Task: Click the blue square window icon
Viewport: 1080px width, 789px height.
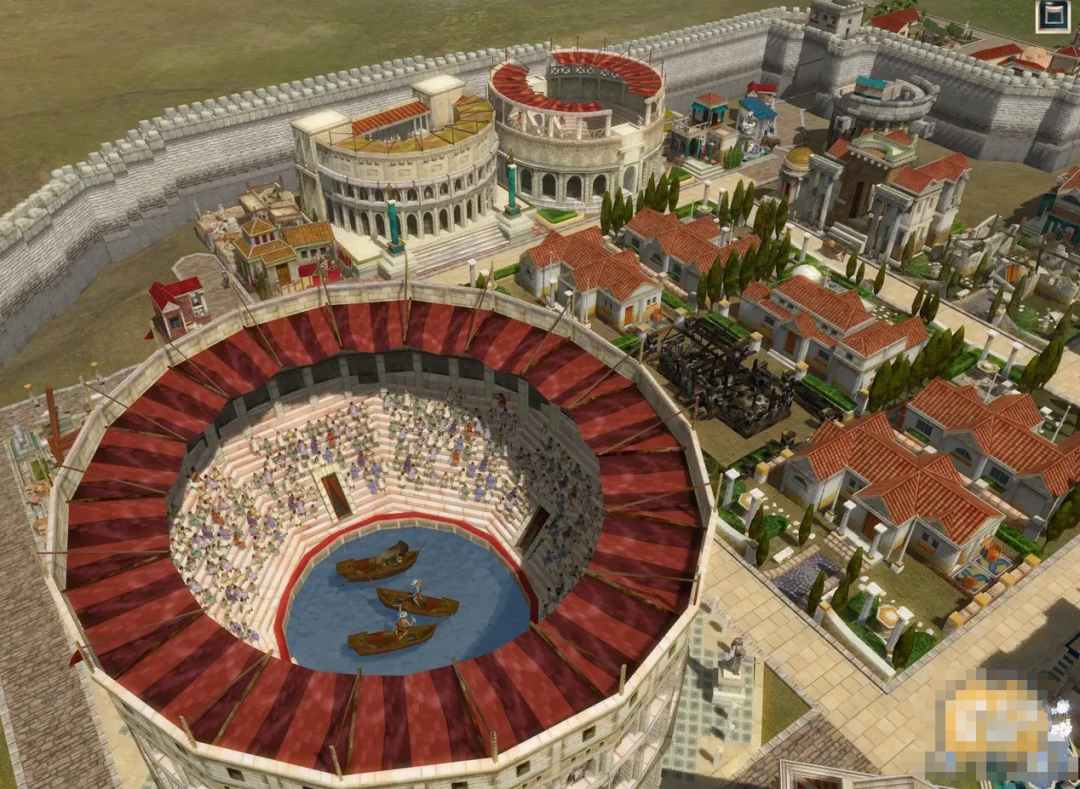Action: coord(1052,16)
